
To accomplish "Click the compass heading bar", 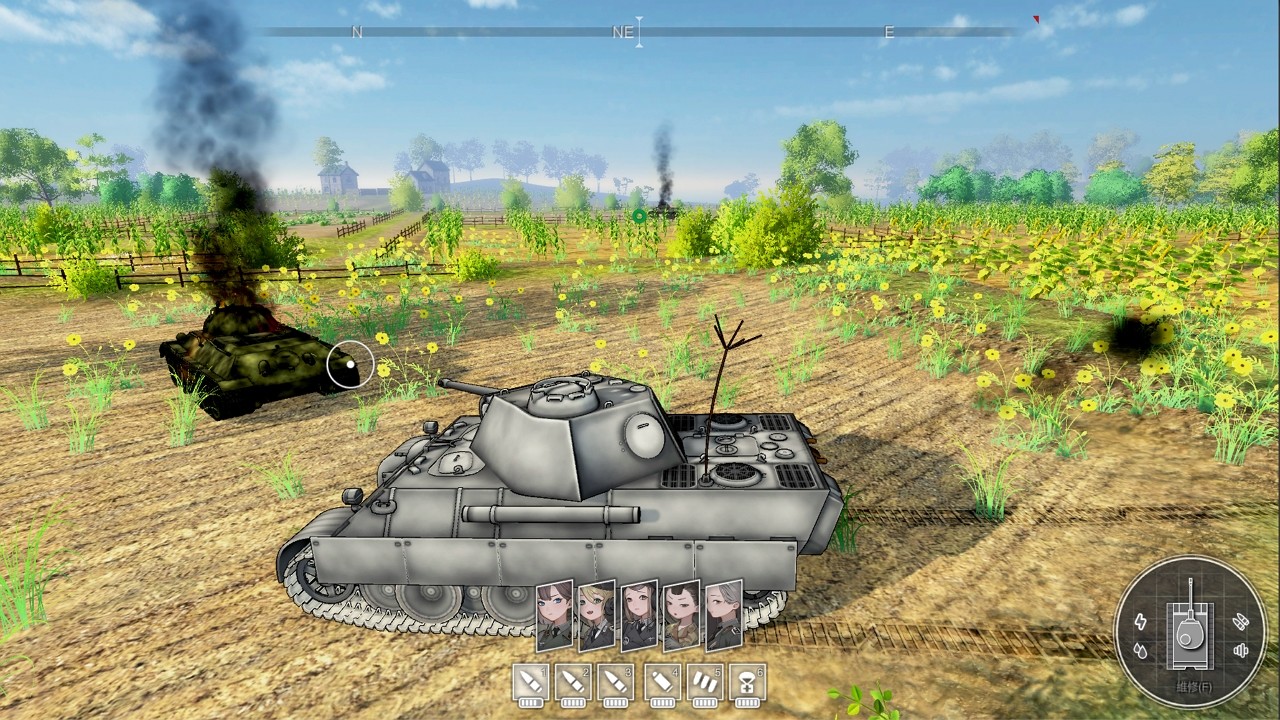I will pyautogui.click(x=640, y=32).
